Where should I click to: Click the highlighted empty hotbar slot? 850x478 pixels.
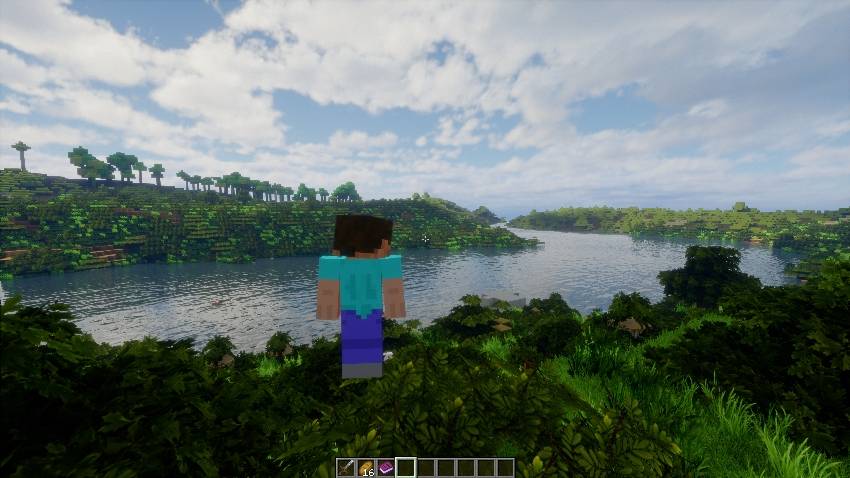click(405, 467)
